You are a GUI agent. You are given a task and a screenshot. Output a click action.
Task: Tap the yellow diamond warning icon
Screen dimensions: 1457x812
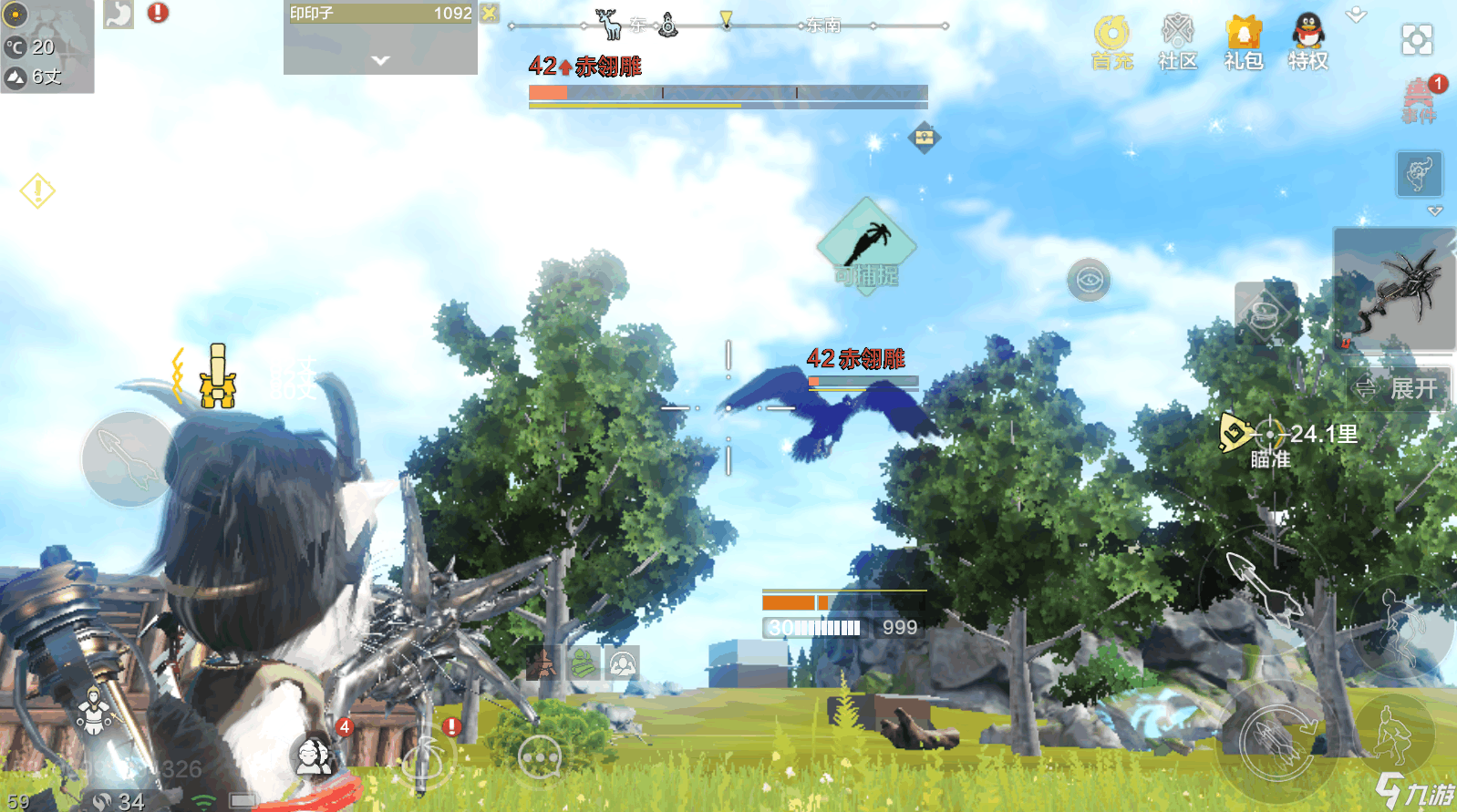pos(37,190)
